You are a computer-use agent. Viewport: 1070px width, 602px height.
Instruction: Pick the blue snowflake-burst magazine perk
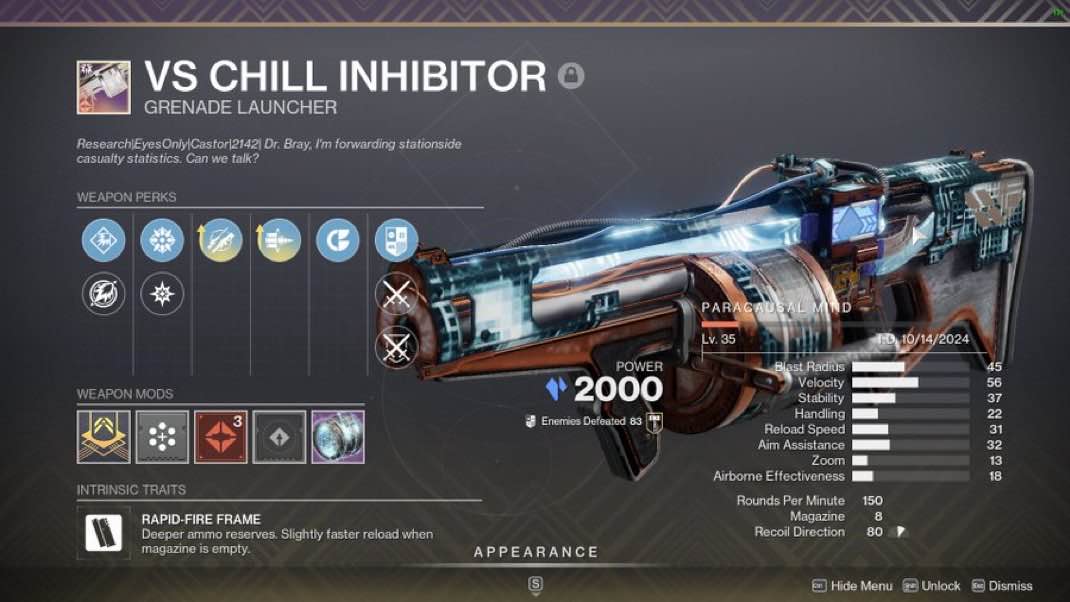tap(162, 240)
